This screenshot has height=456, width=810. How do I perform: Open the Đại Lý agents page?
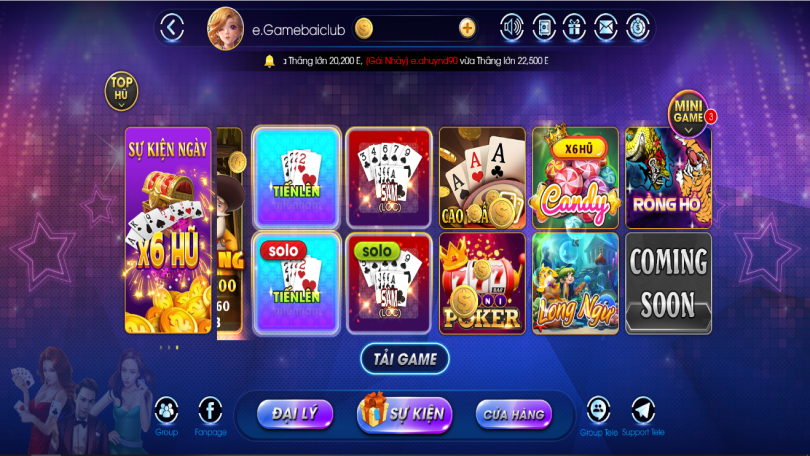click(295, 413)
